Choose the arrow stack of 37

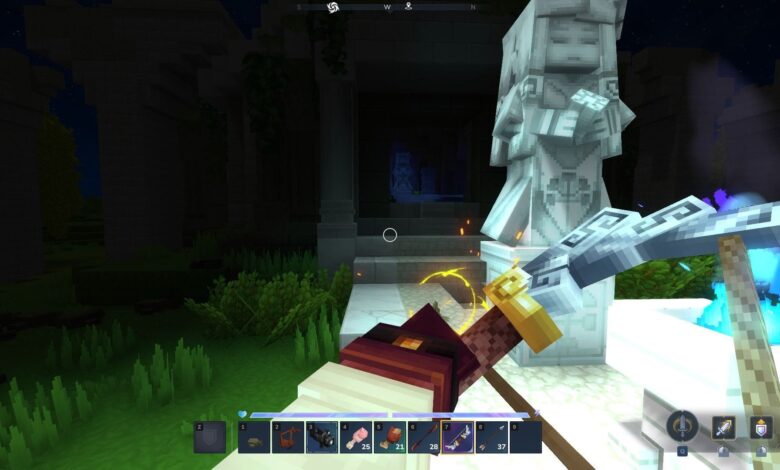coord(492,437)
